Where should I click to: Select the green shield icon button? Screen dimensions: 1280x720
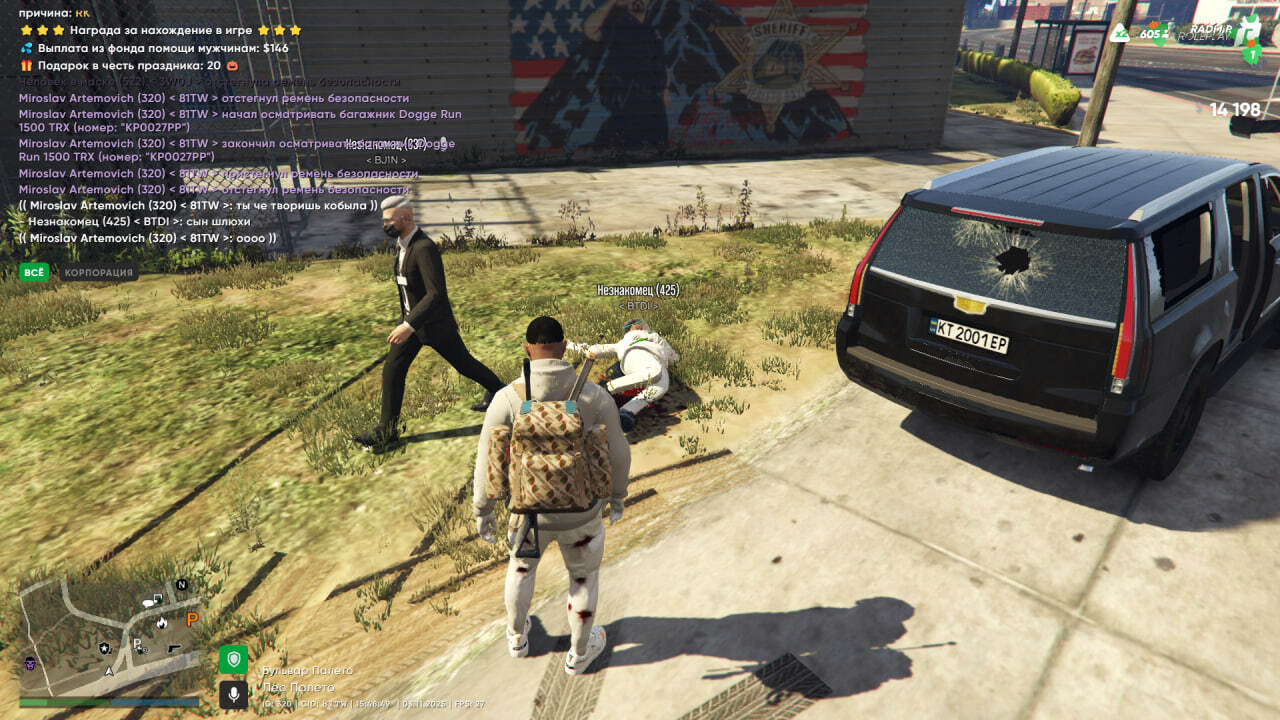click(233, 660)
